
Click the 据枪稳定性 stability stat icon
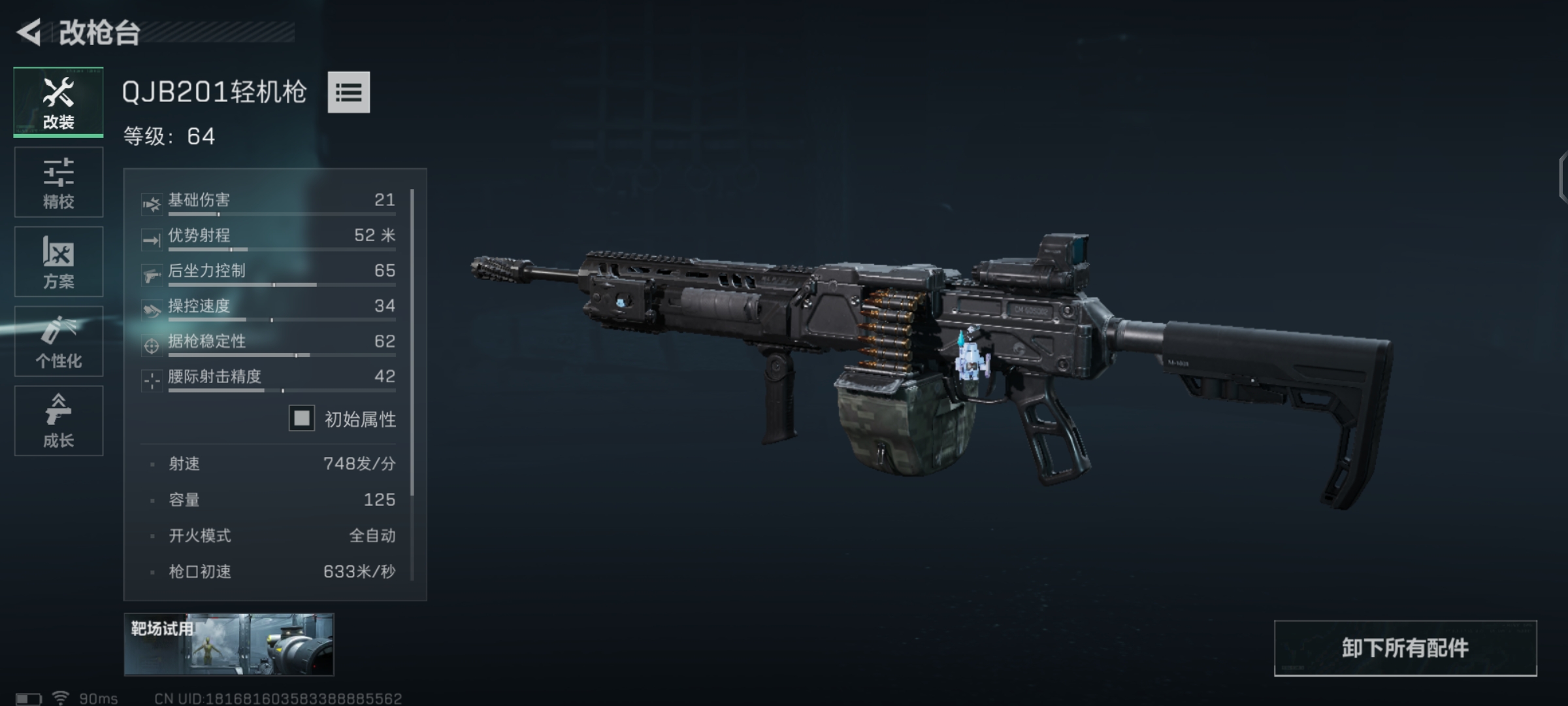click(x=152, y=345)
